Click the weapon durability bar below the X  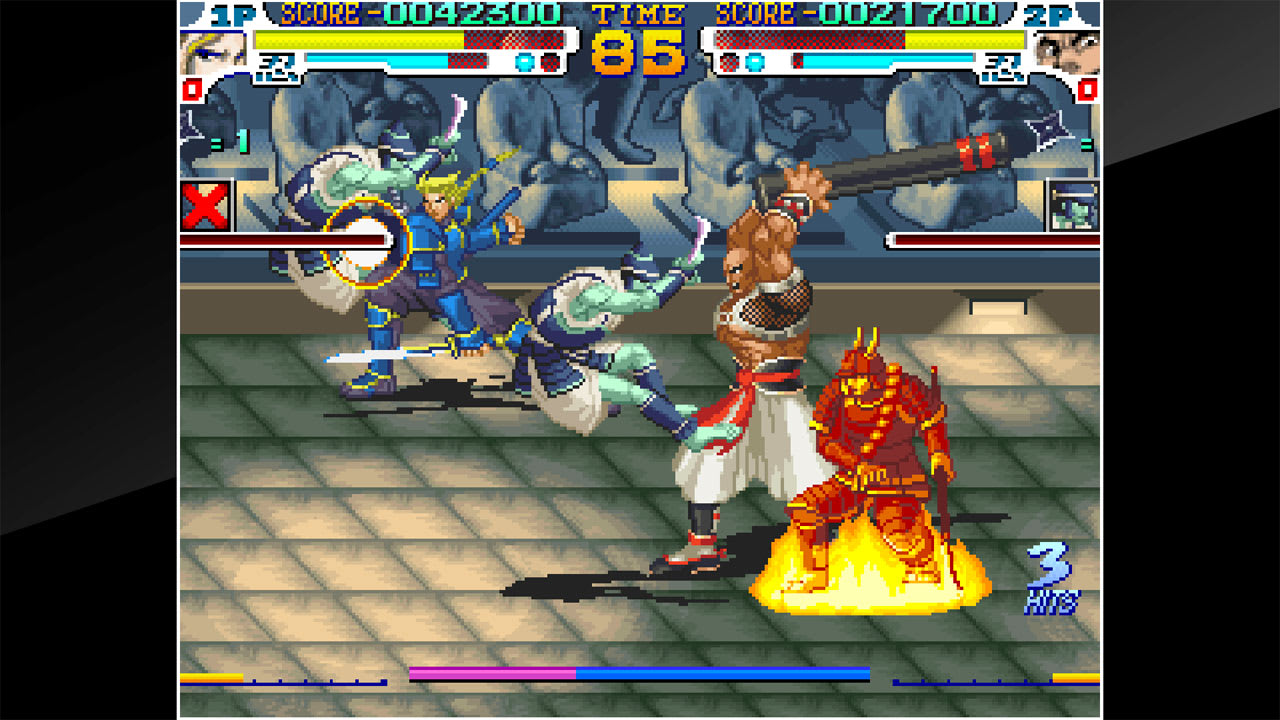[x=283, y=240]
